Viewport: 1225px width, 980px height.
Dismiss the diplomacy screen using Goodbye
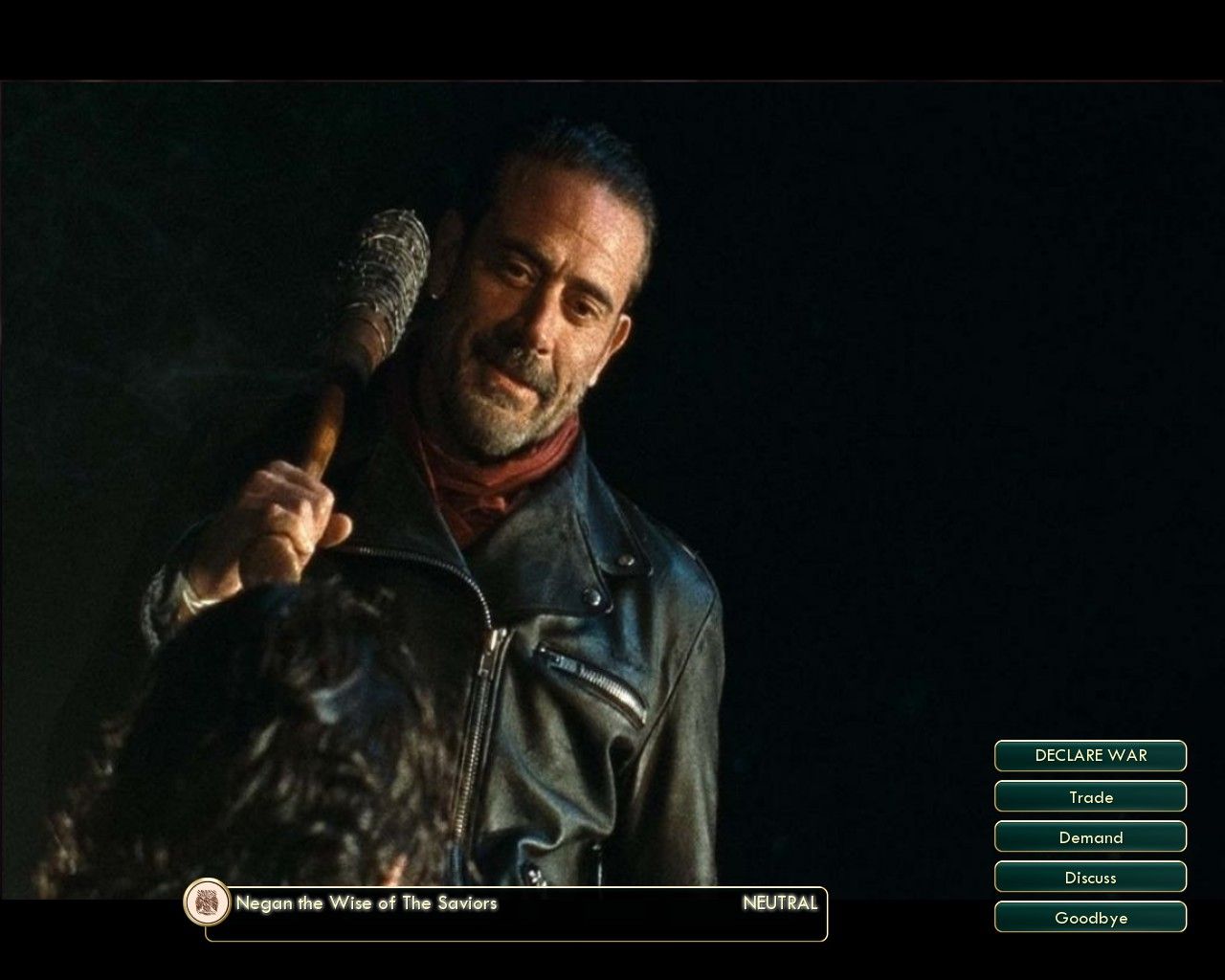pos(1090,917)
